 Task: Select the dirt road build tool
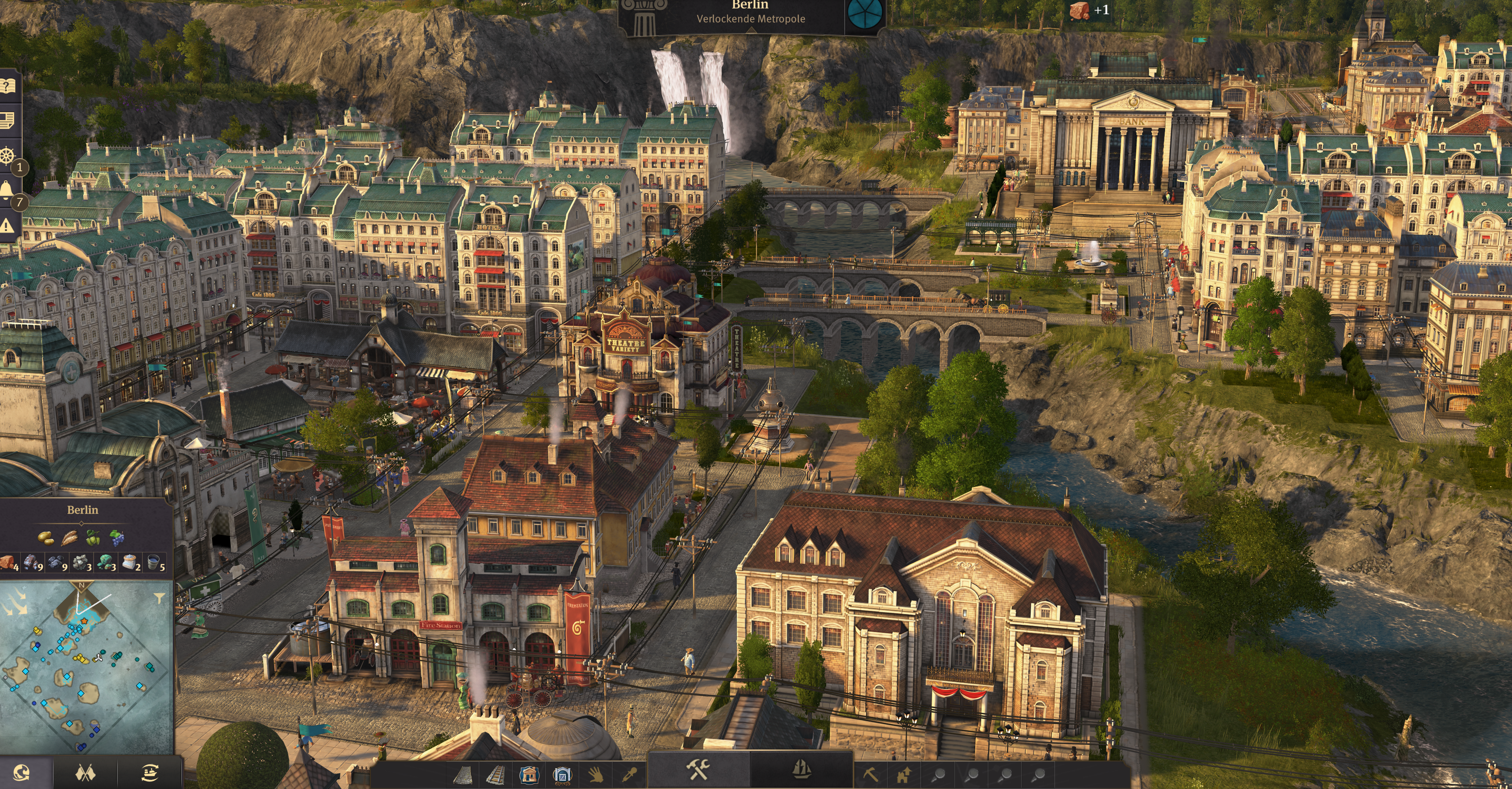463,774
